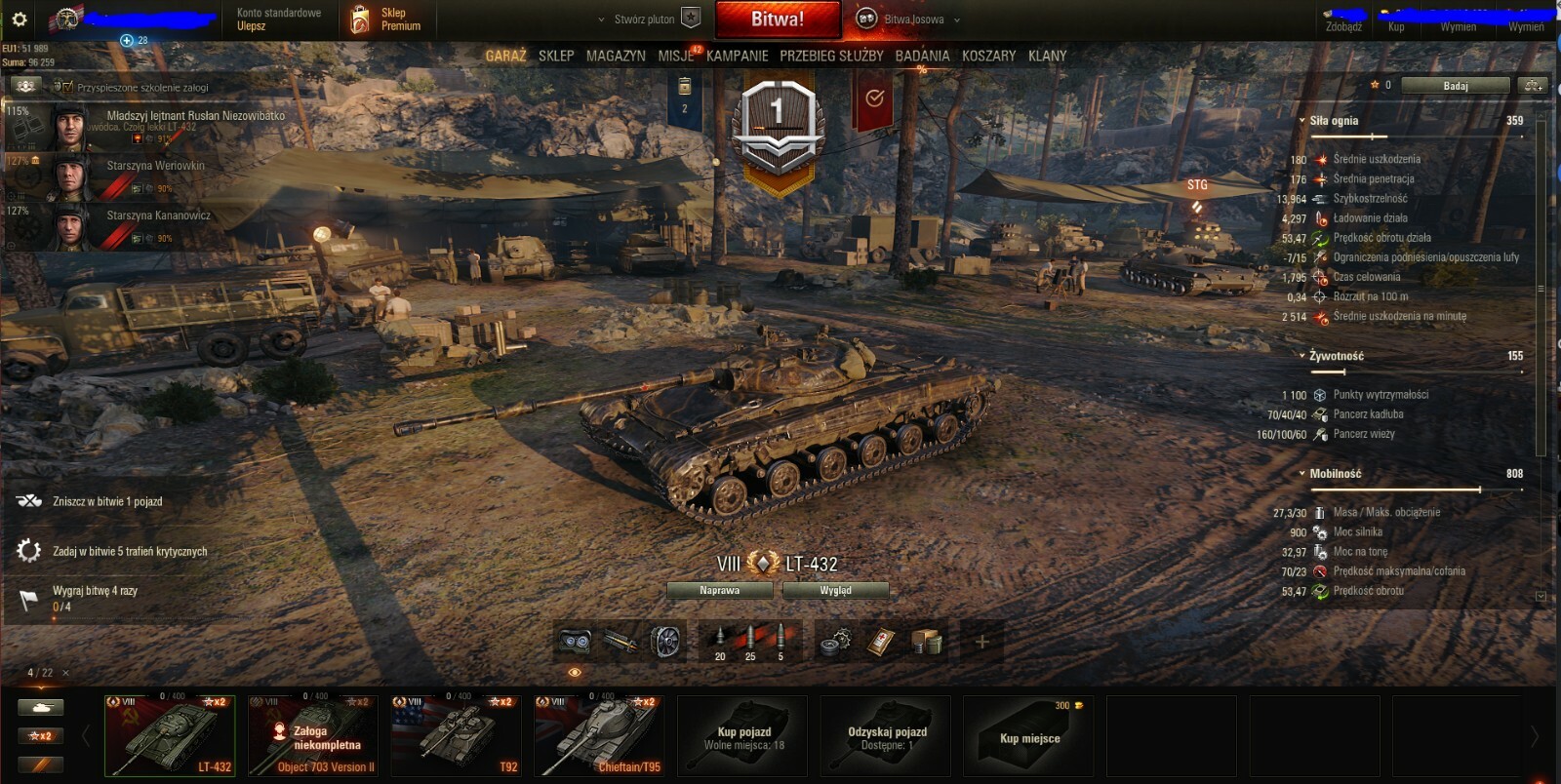Switch to the MAGAZYN tab
1561x784 pixels.
point(616,56)
